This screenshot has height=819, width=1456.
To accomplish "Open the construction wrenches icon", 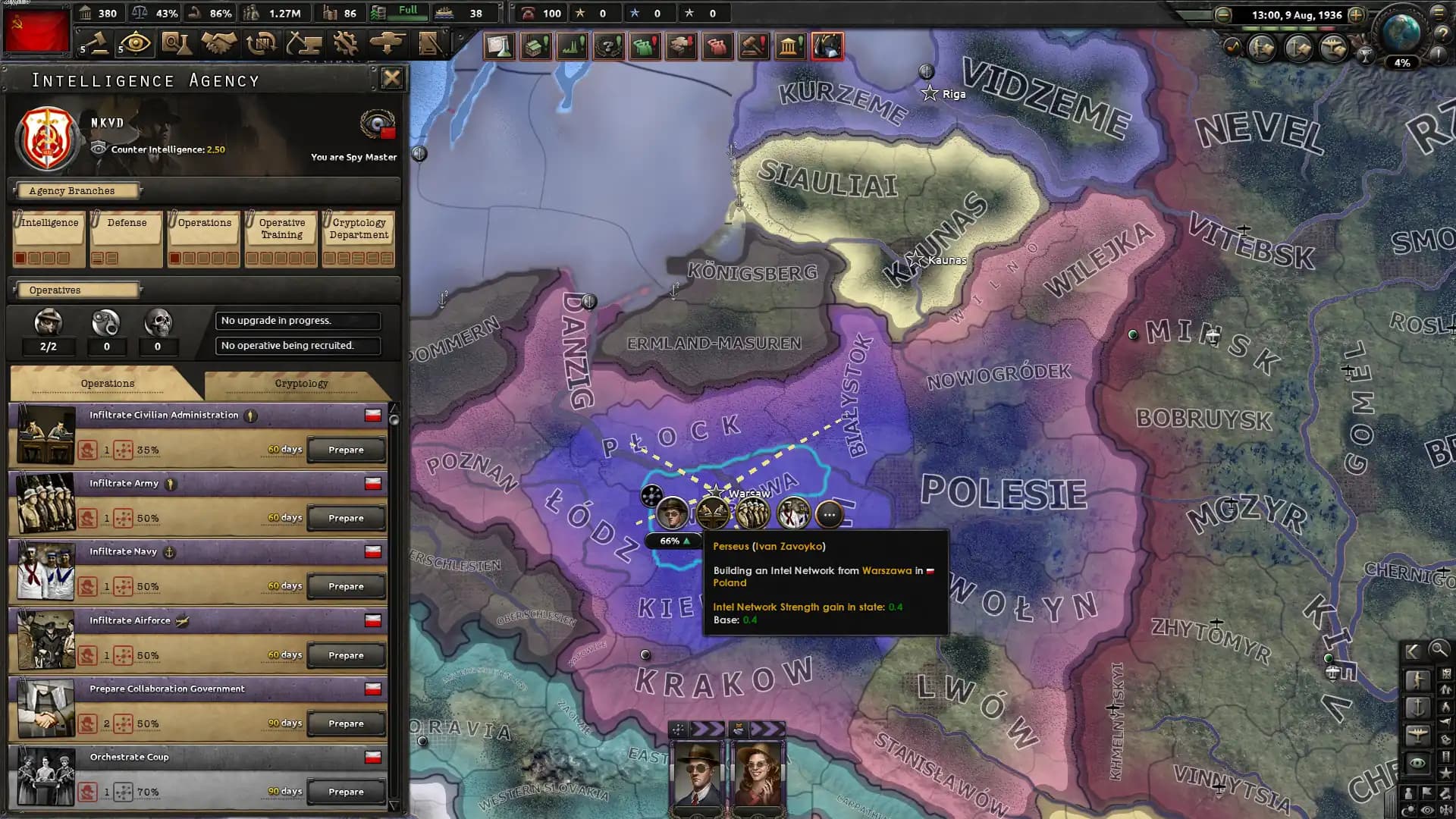I will point(347,43).
